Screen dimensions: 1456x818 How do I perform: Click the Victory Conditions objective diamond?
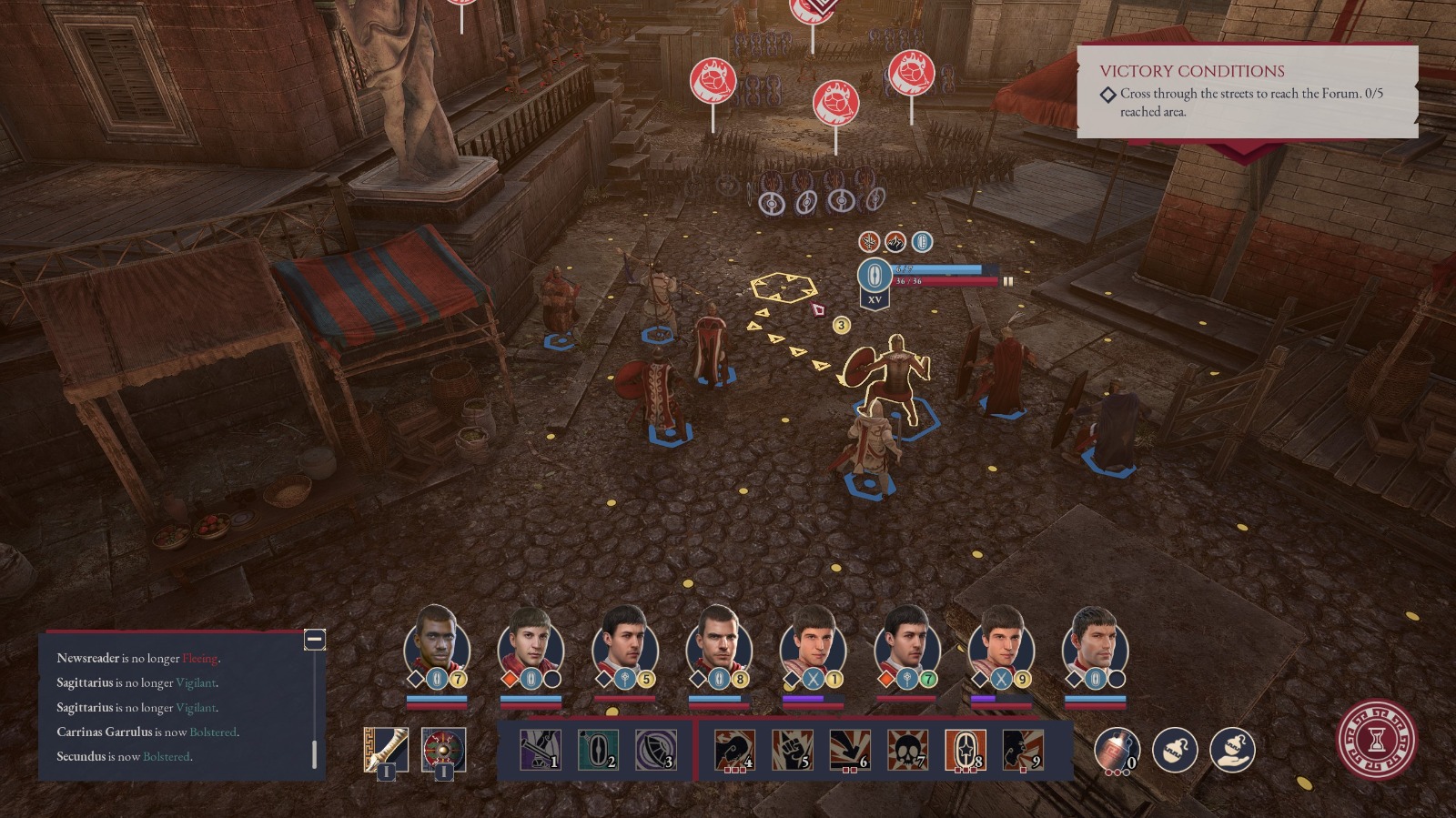1107,91
